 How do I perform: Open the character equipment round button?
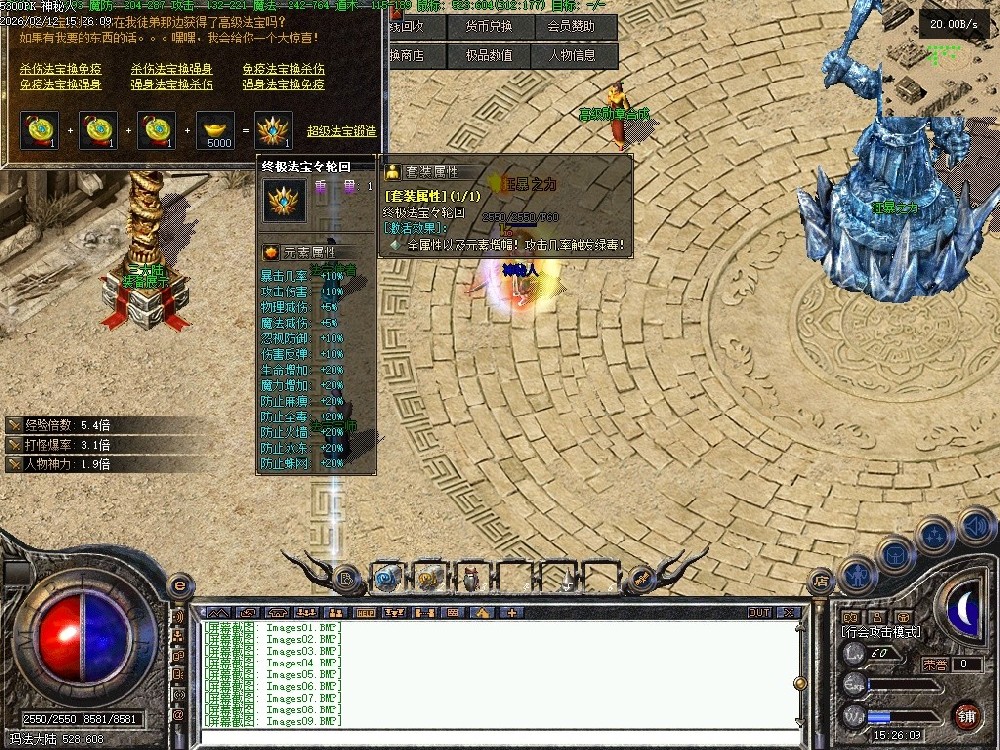[x=859, y=574]
